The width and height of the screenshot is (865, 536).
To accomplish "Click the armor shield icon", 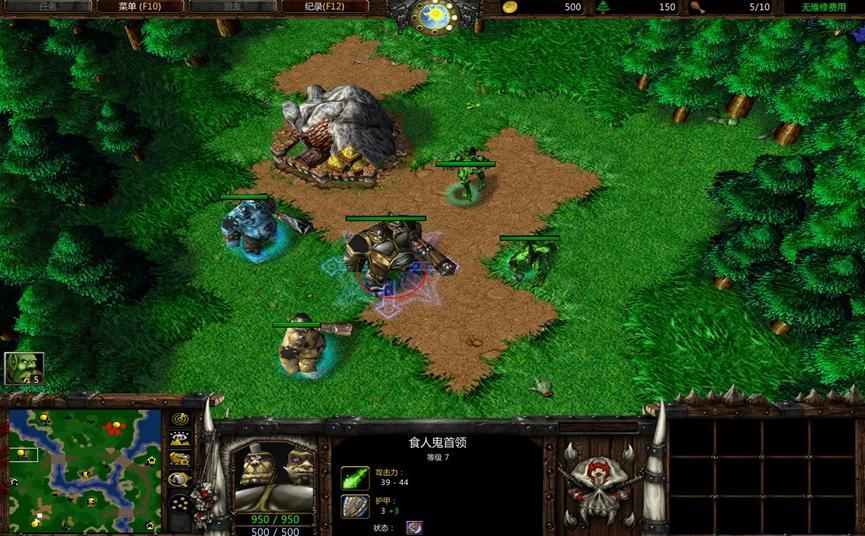I will [x=355, y=507].
